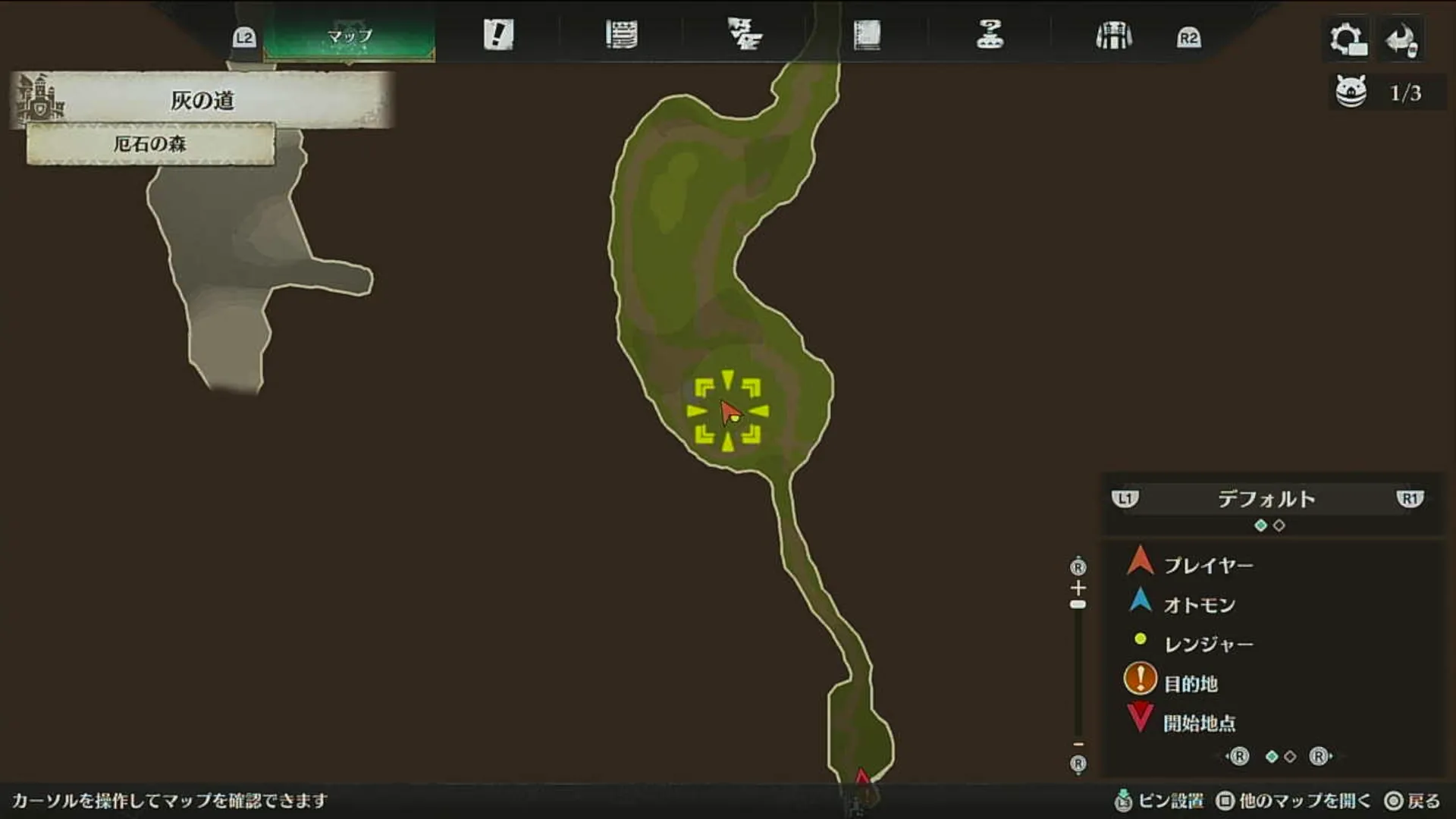1456x819 pixels.
Task: Click the return arrow icon
Action: click(1401, 39)
